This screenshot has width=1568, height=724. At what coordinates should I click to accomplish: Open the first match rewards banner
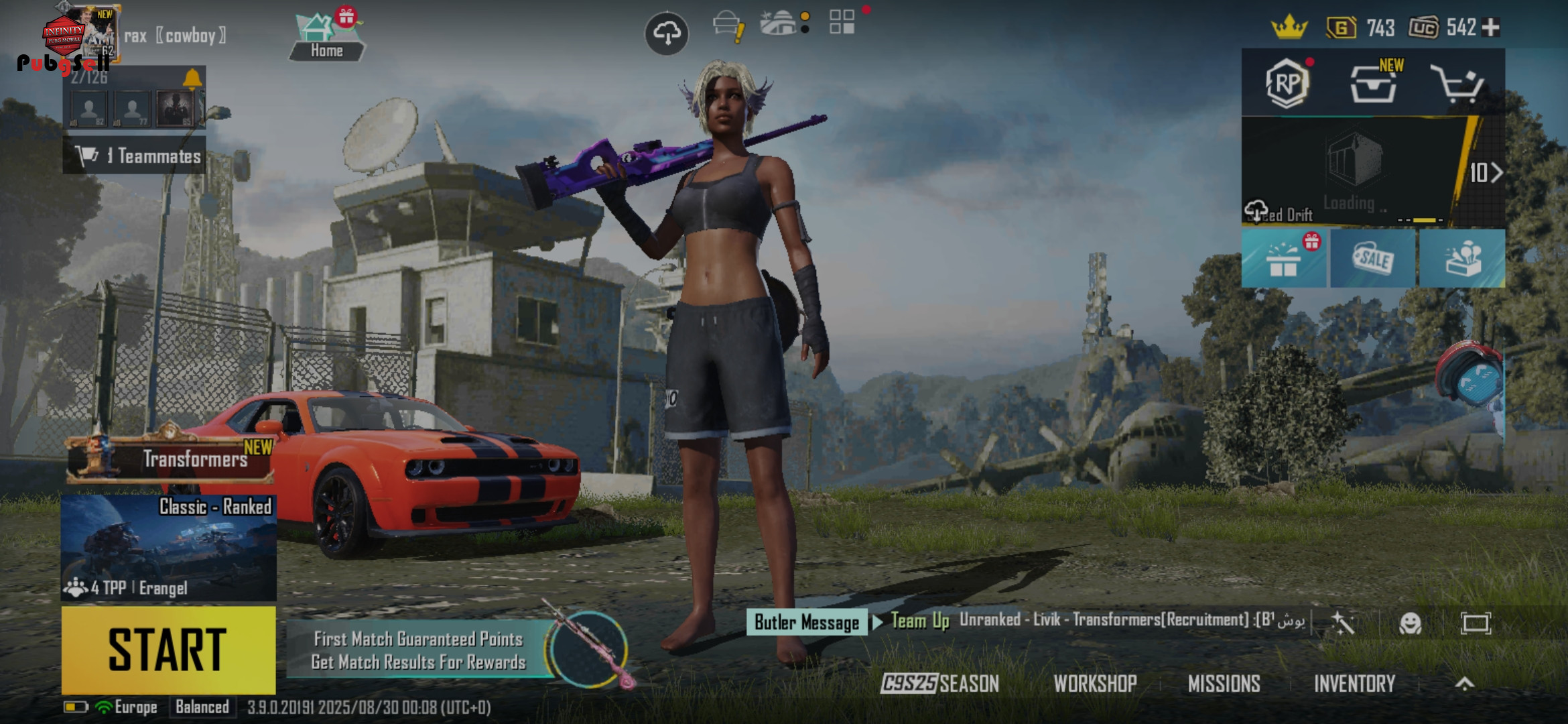tap(419, 650)
